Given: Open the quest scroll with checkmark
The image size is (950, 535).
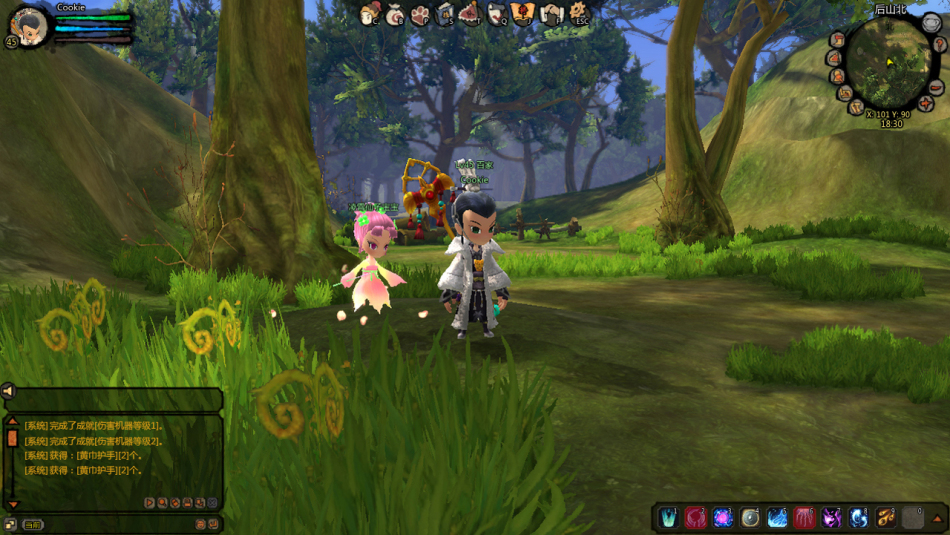Looking at the screenshot, I should [497, 14].
